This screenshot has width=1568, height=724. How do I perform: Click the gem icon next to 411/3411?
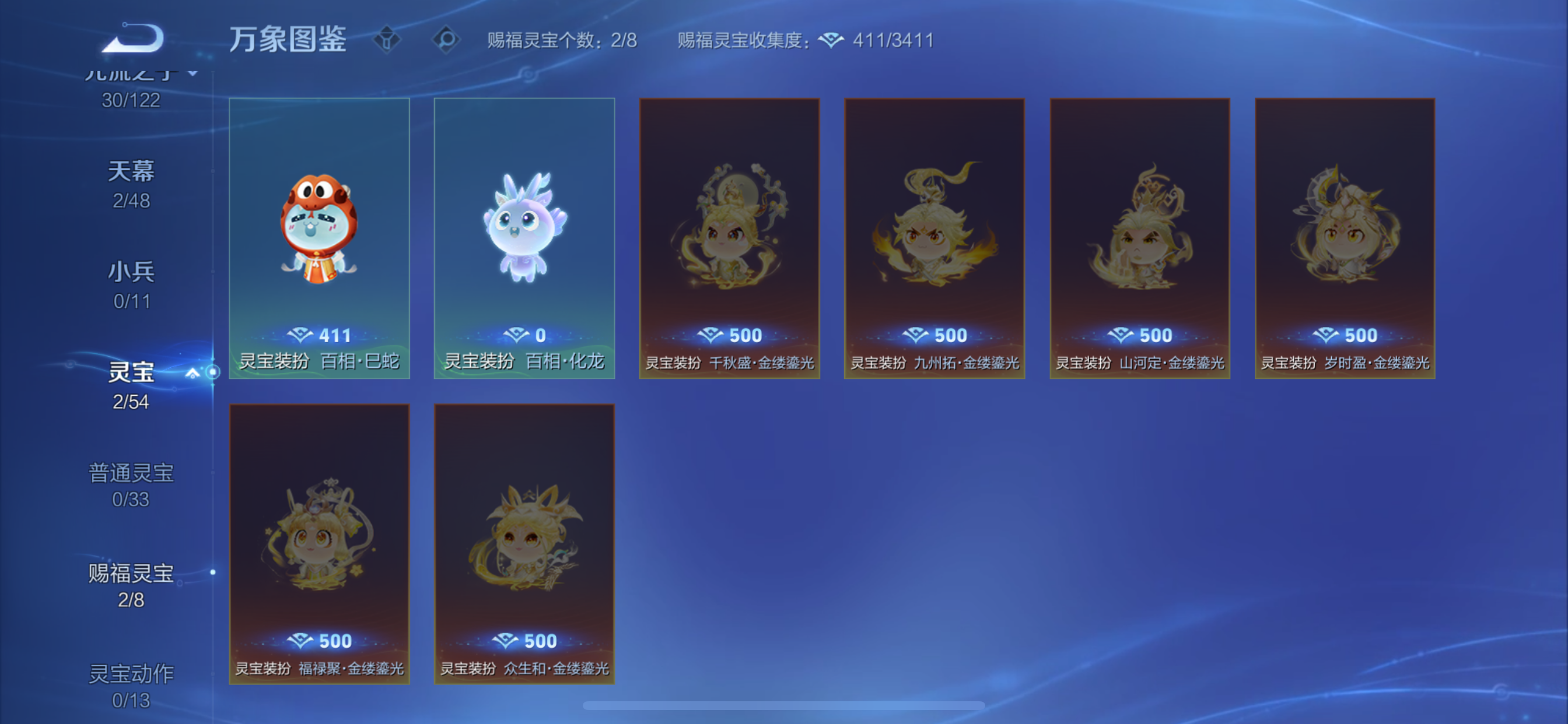point(834,40)
